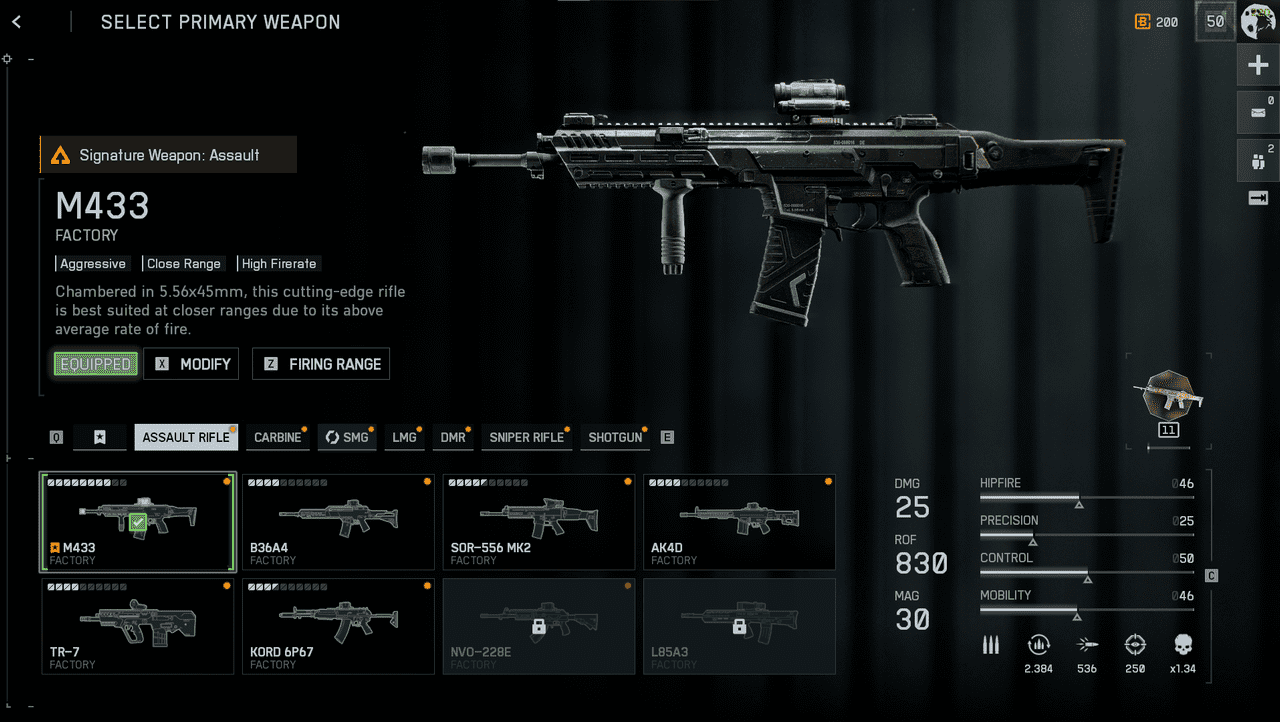Toggle the favorites star filter
This screenshot has height=722, width=1280.
pos(99,437)
